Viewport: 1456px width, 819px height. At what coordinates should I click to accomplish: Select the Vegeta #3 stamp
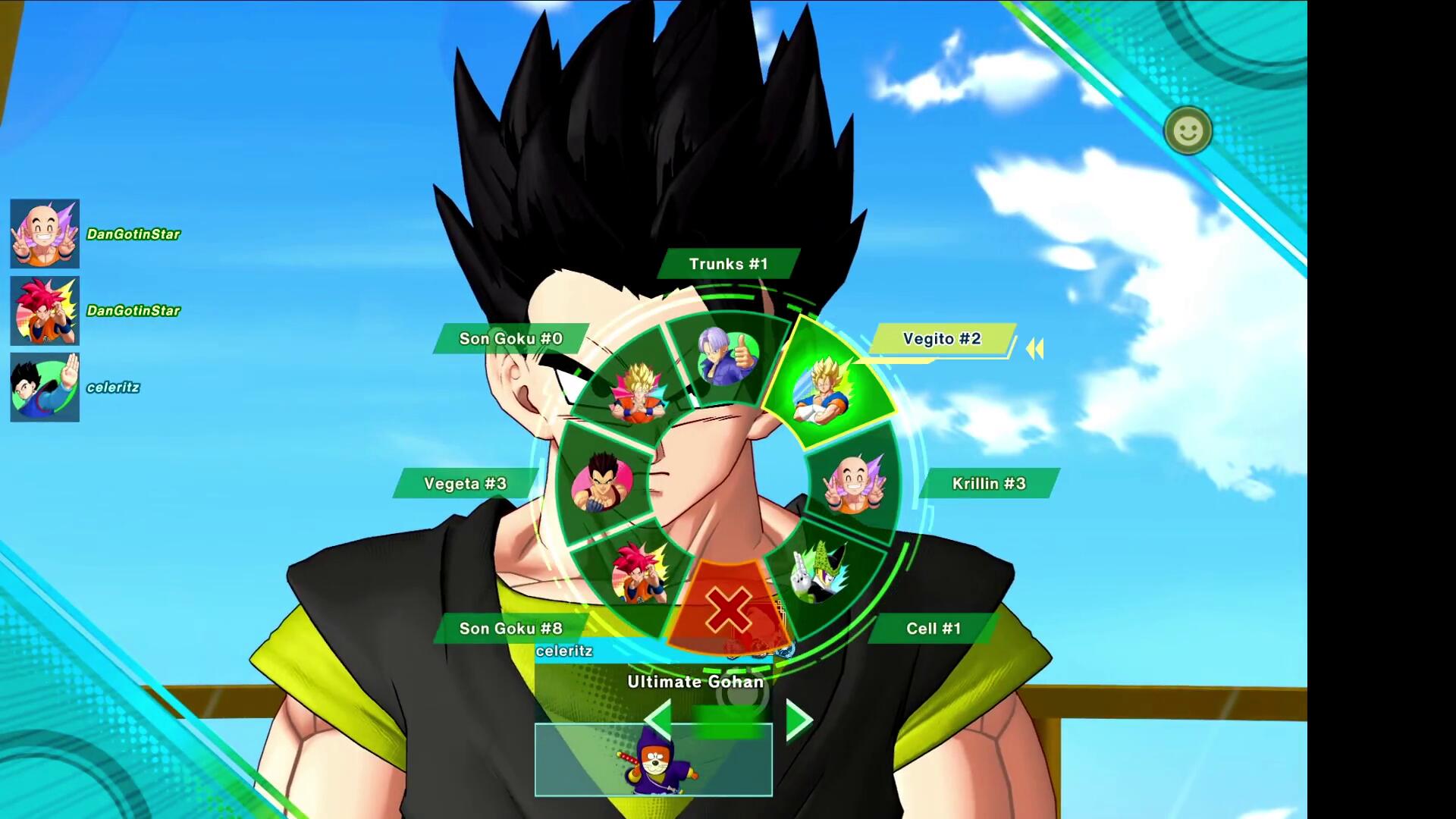point(602,483)
